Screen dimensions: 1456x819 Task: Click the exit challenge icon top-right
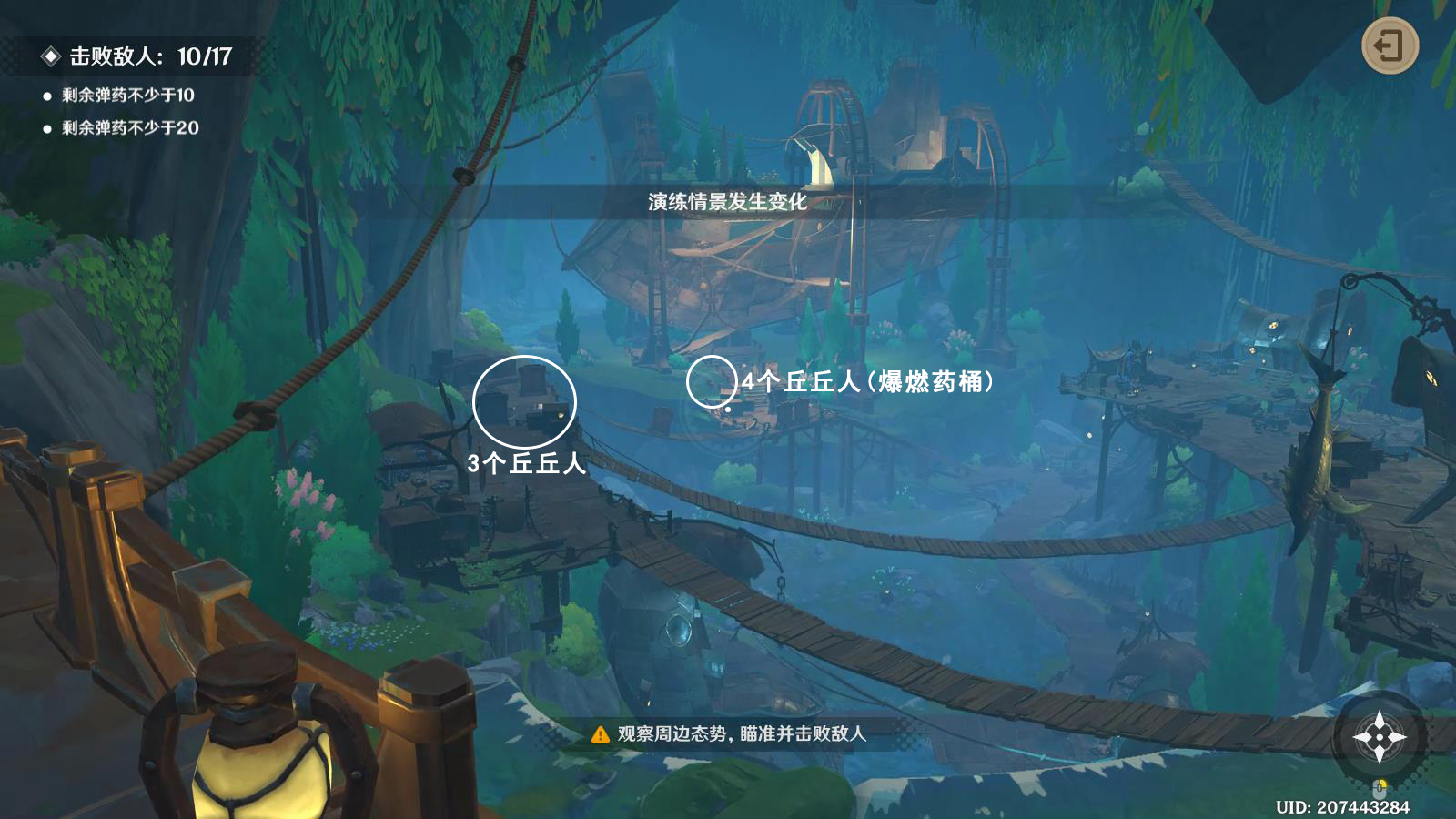click(x=1390, y=43)
